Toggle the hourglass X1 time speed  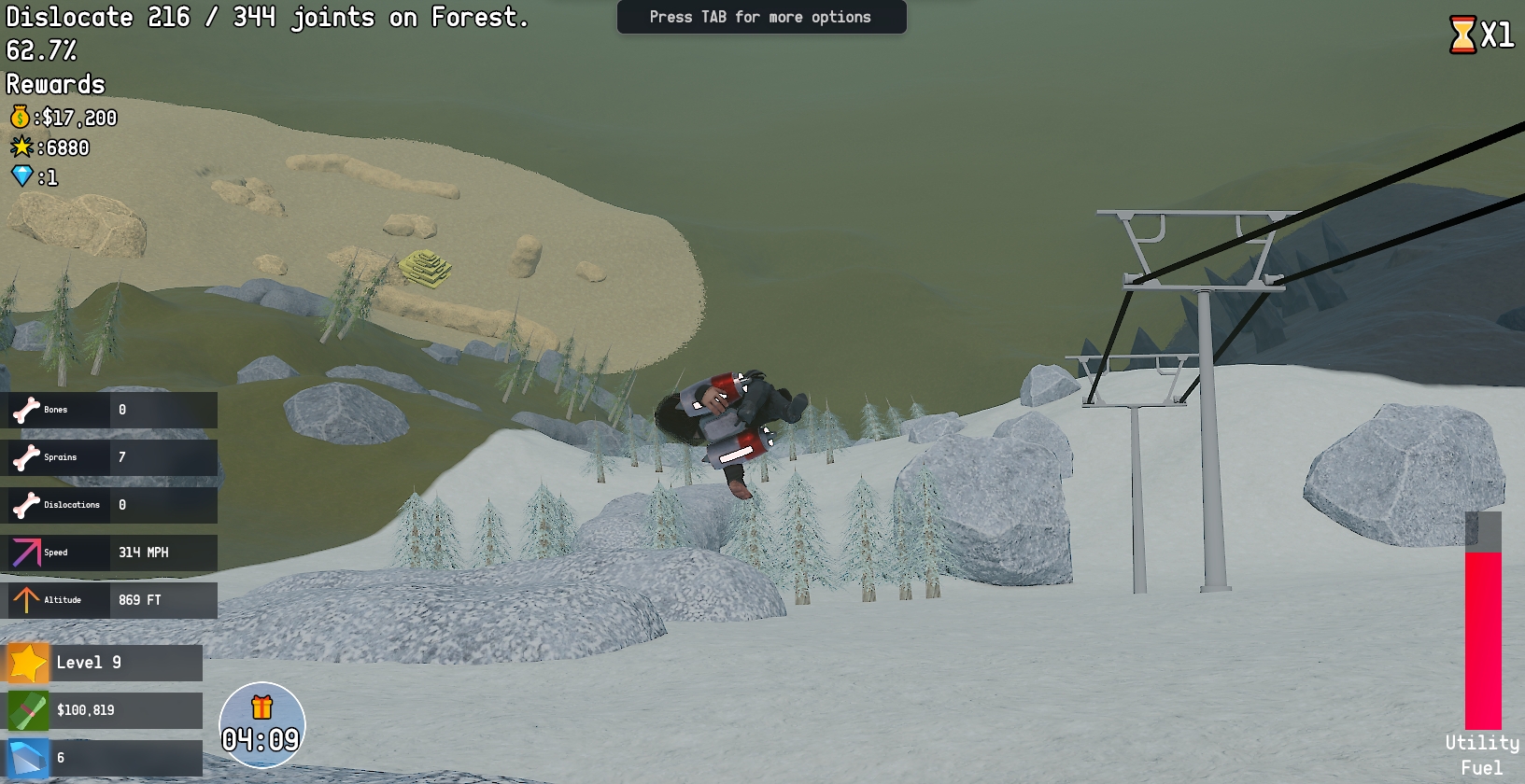pos(1481,35)
